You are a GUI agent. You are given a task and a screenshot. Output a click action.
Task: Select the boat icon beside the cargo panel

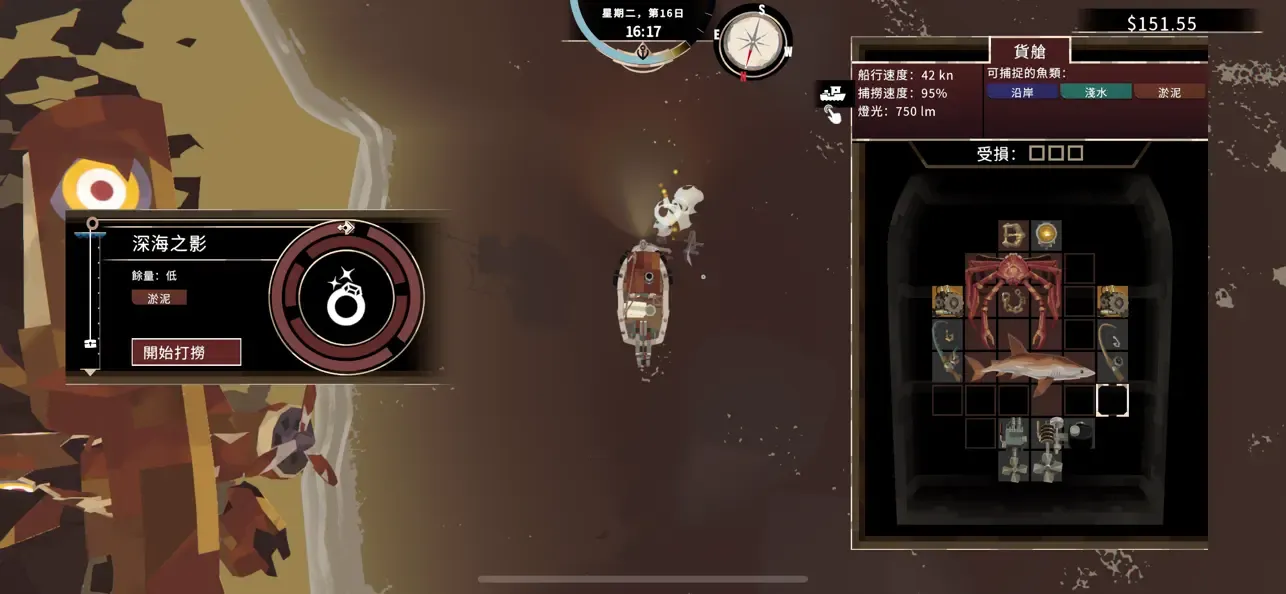coord(832,93)
